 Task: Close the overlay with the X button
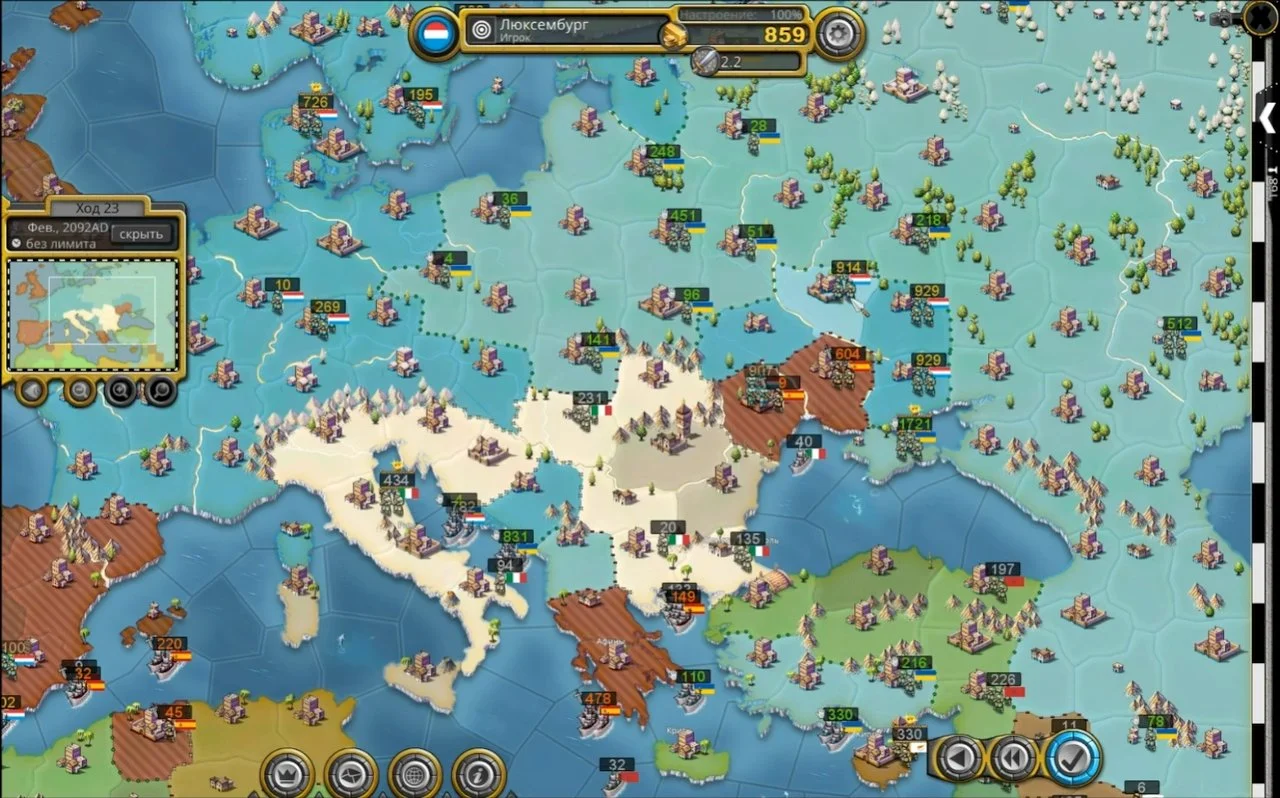(1262, 17)
